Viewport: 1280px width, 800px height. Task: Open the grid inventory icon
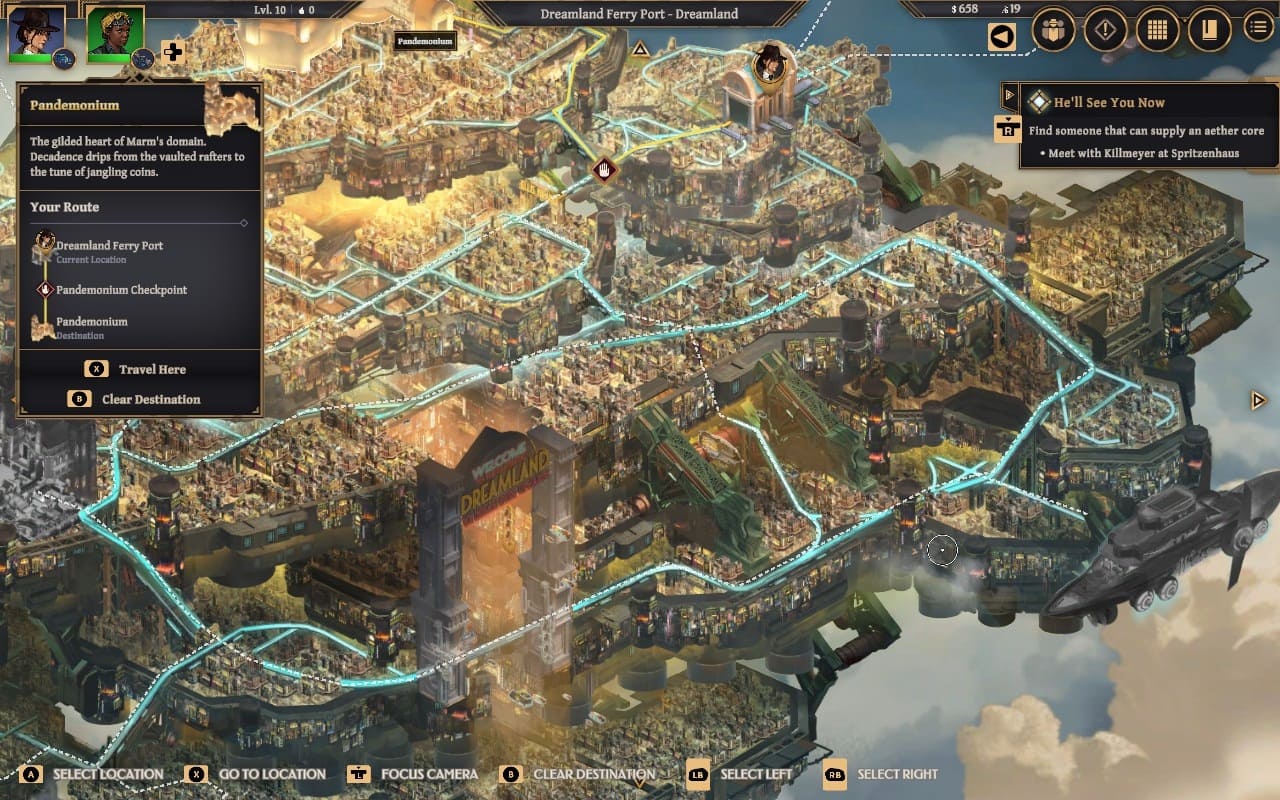pos(1157,30)
